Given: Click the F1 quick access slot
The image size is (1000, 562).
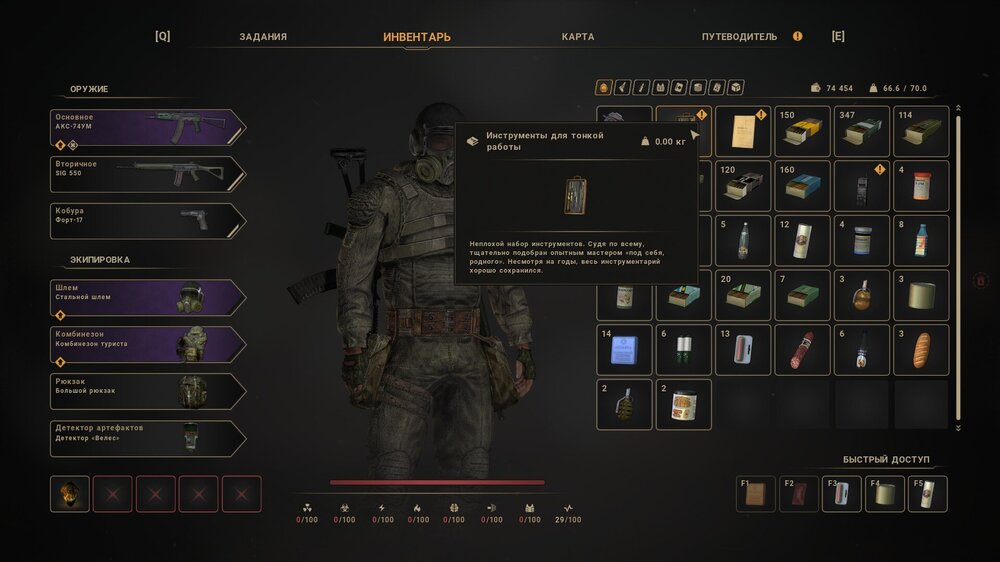Looking at the screenshot, I should 755,494.
